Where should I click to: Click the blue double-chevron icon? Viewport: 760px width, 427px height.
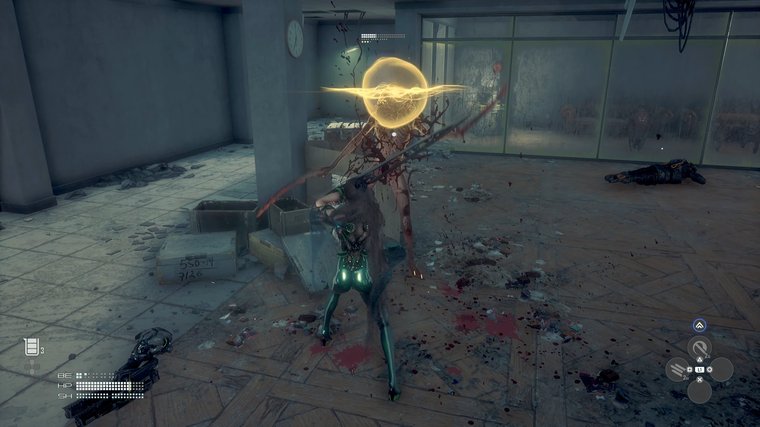click(x=699, y=325)
